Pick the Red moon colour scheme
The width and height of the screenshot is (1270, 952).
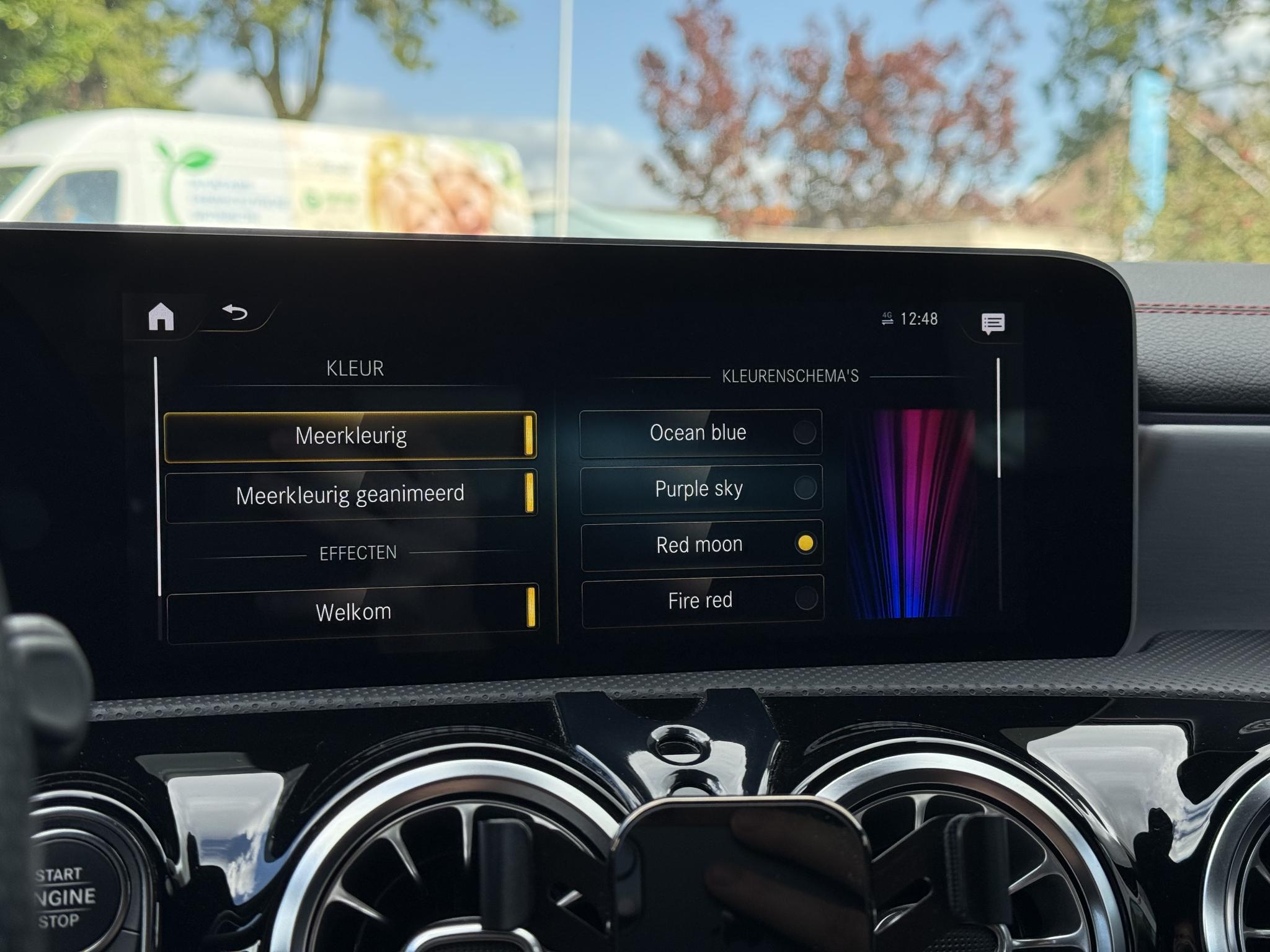coord(701,545)
